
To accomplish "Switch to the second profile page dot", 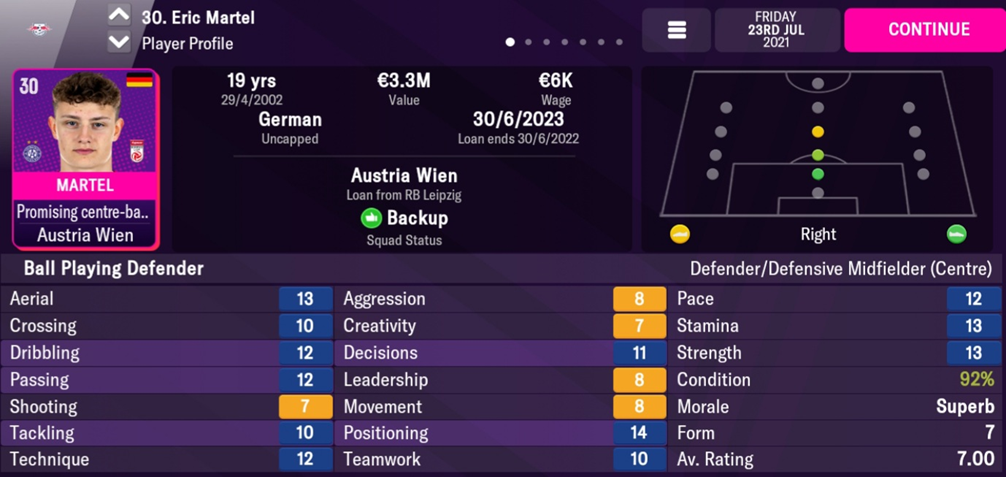I will click(528, 42).
